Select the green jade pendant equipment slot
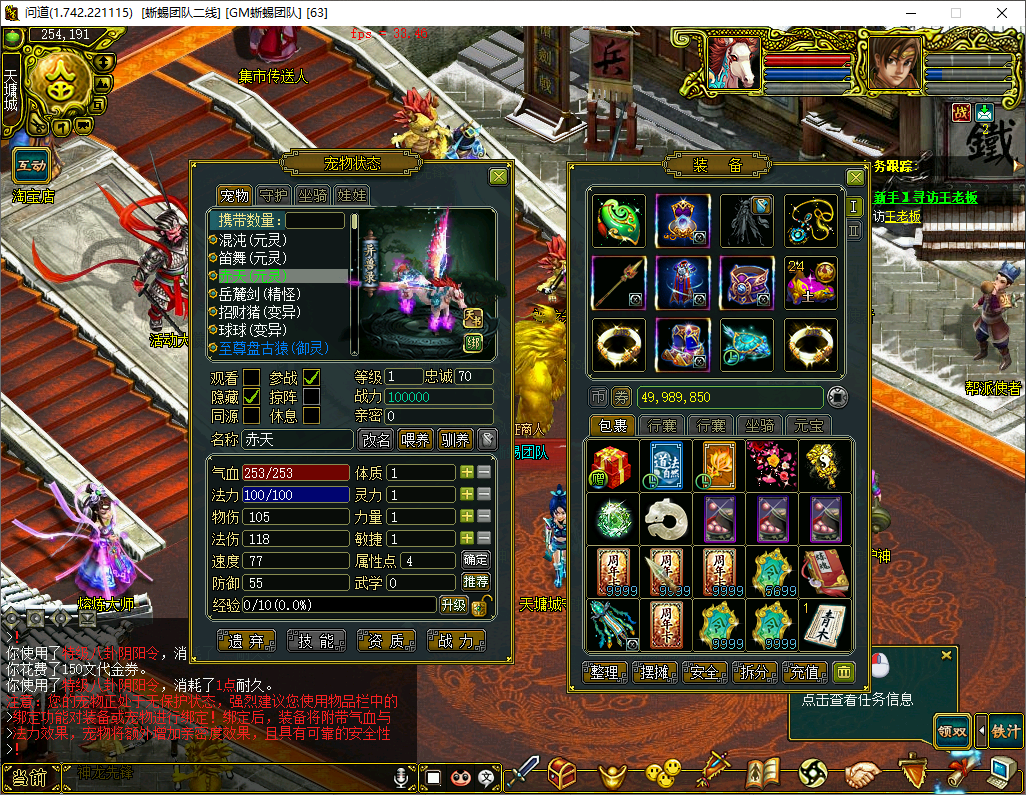 point(619,221)
